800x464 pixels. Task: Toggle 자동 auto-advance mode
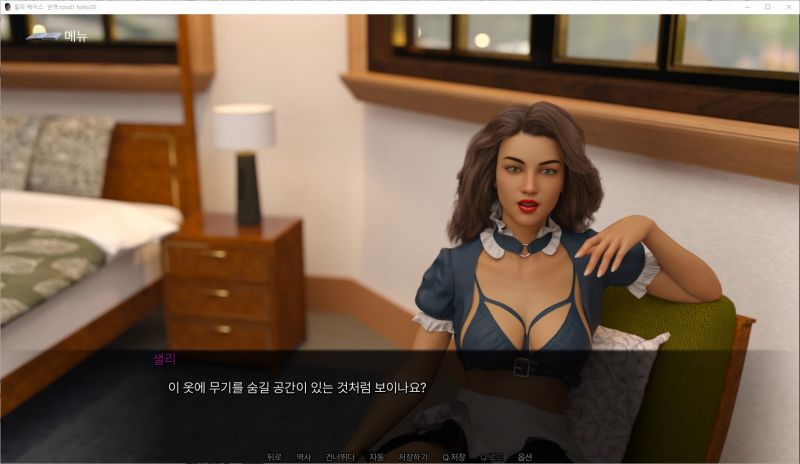376,457
